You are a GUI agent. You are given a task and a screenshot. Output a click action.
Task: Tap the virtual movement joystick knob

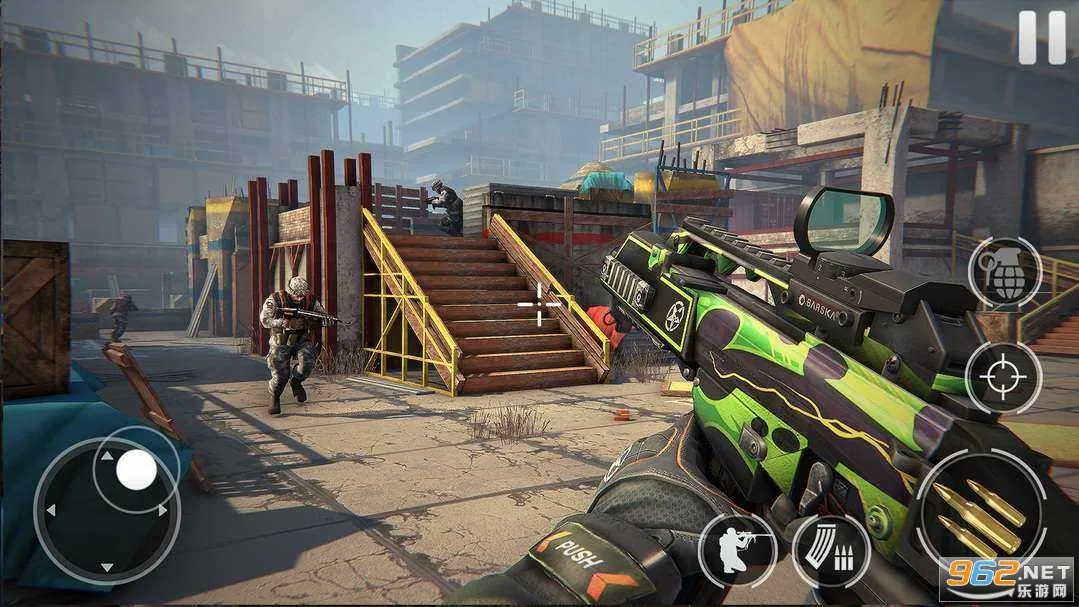click(x=136, y=470)
